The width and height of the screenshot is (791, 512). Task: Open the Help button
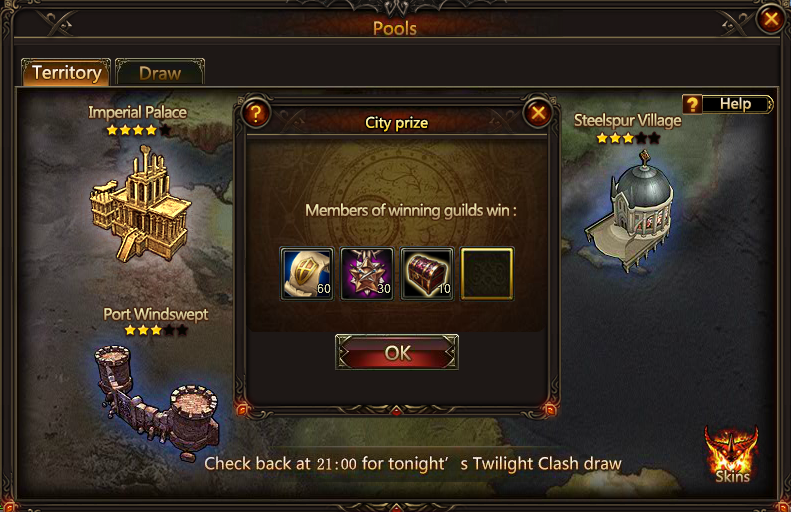pos(727,104)
